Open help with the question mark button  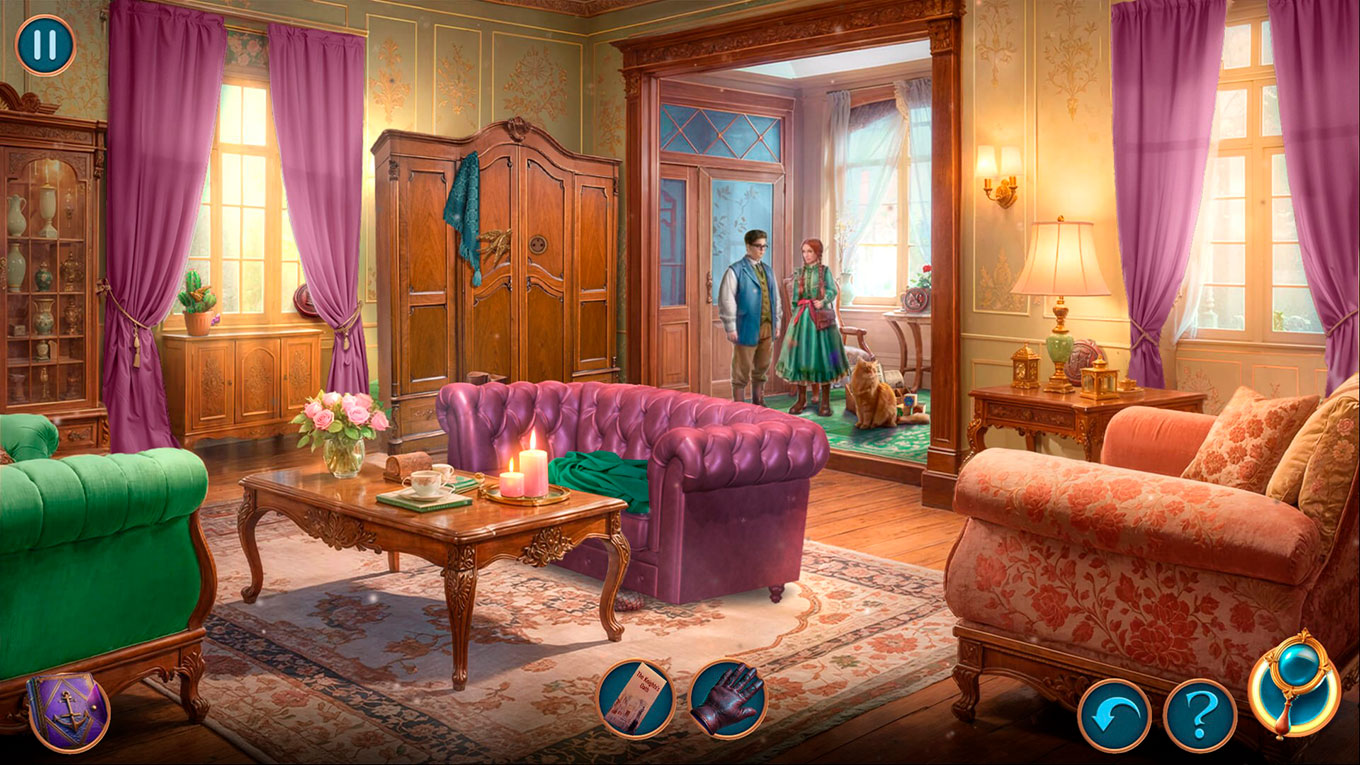pyautogui.click(x=1200, y=715)
